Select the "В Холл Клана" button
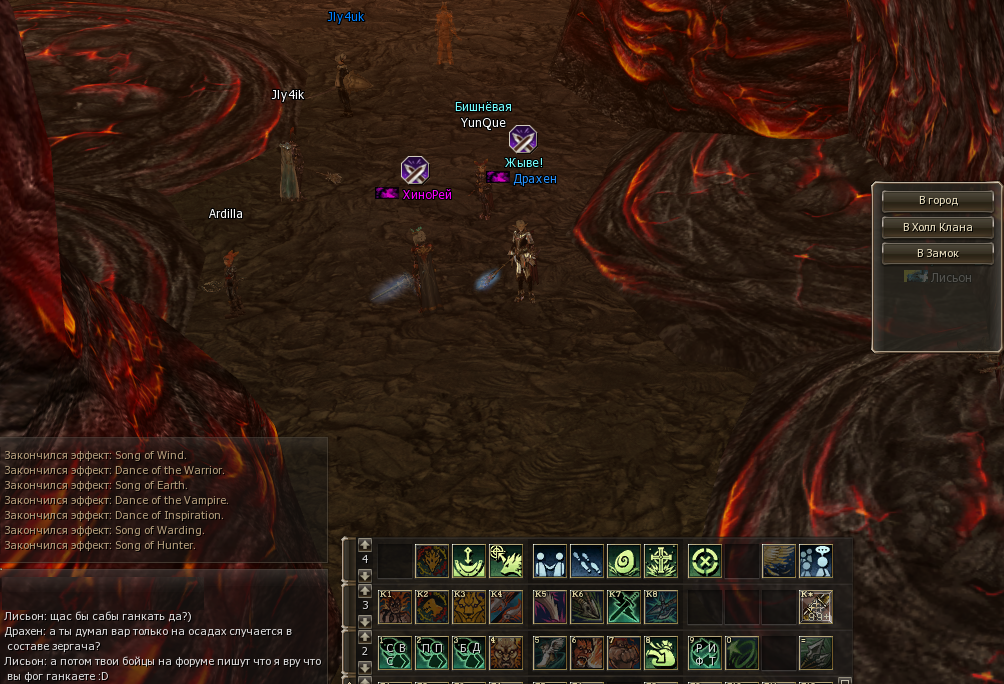This screenshot has width=1004, height=684. pos(937,227)
